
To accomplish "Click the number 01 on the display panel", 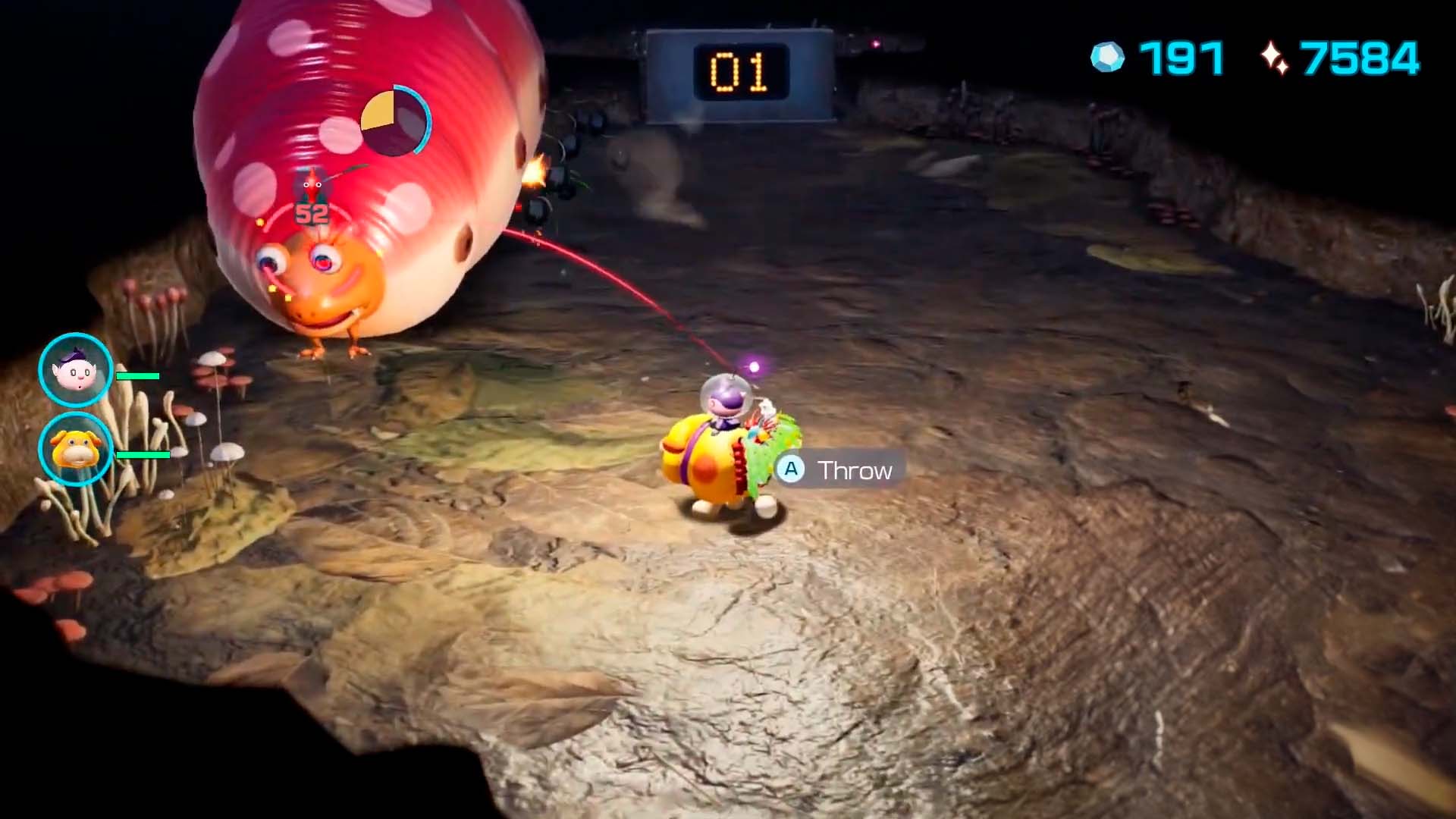I will 739,70.
